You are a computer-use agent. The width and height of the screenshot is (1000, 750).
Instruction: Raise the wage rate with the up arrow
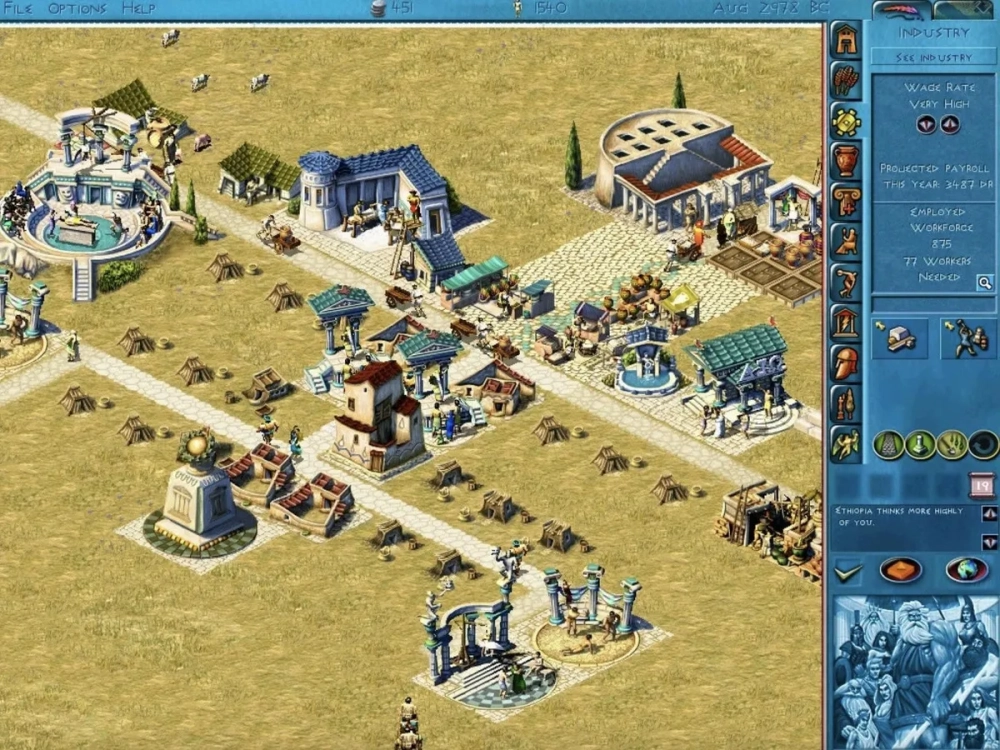click(949, 125)
